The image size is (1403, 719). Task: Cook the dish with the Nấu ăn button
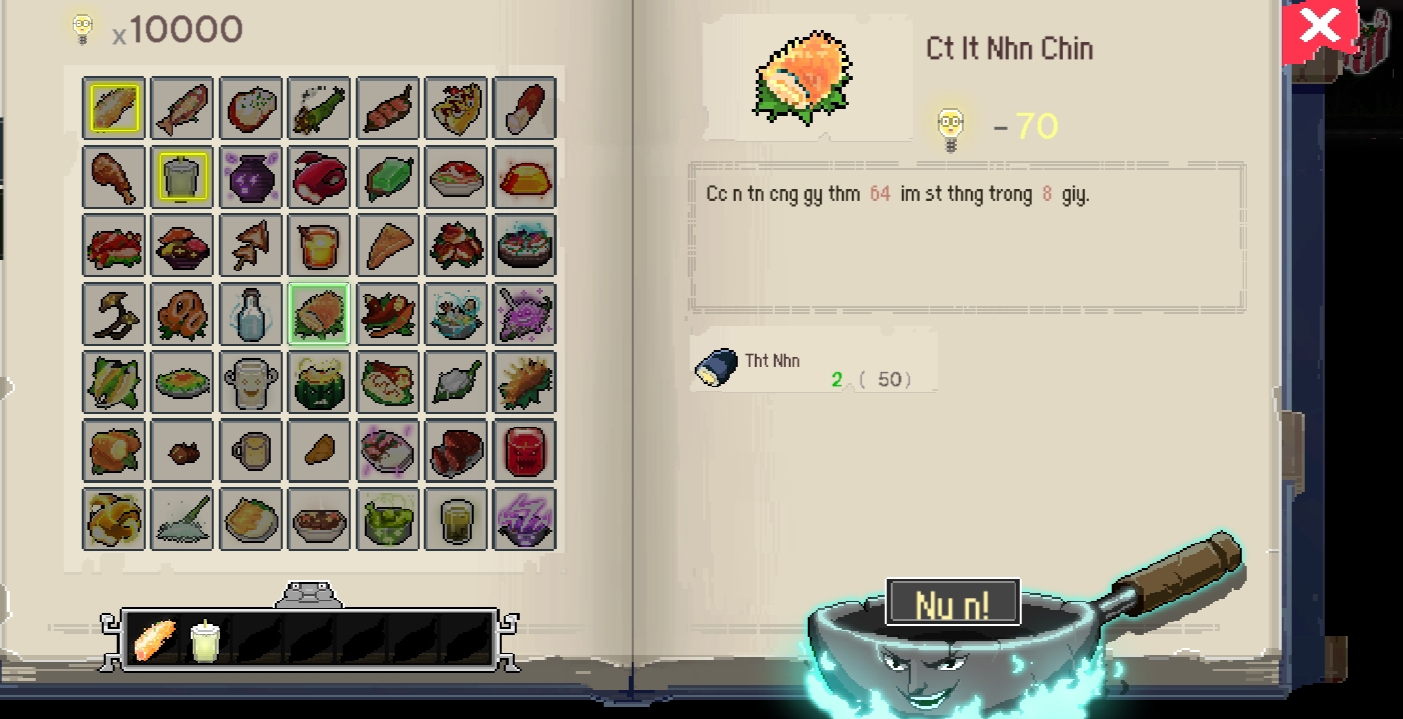952,603
